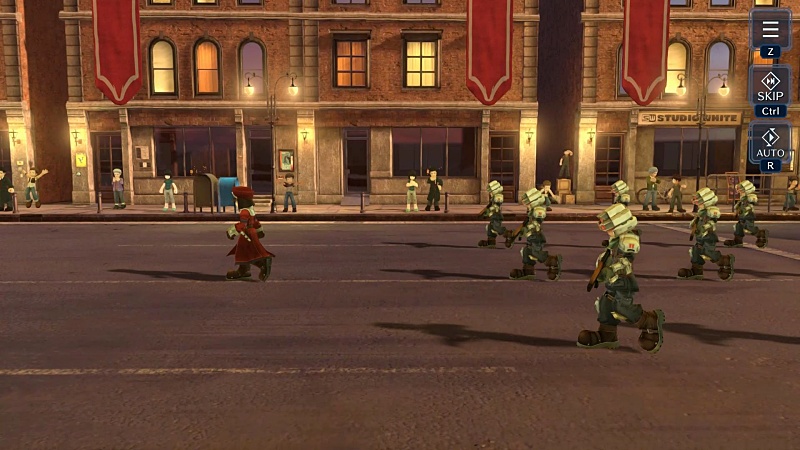Open the hamburger menu button
800x450 pixels.
point(769,29)
